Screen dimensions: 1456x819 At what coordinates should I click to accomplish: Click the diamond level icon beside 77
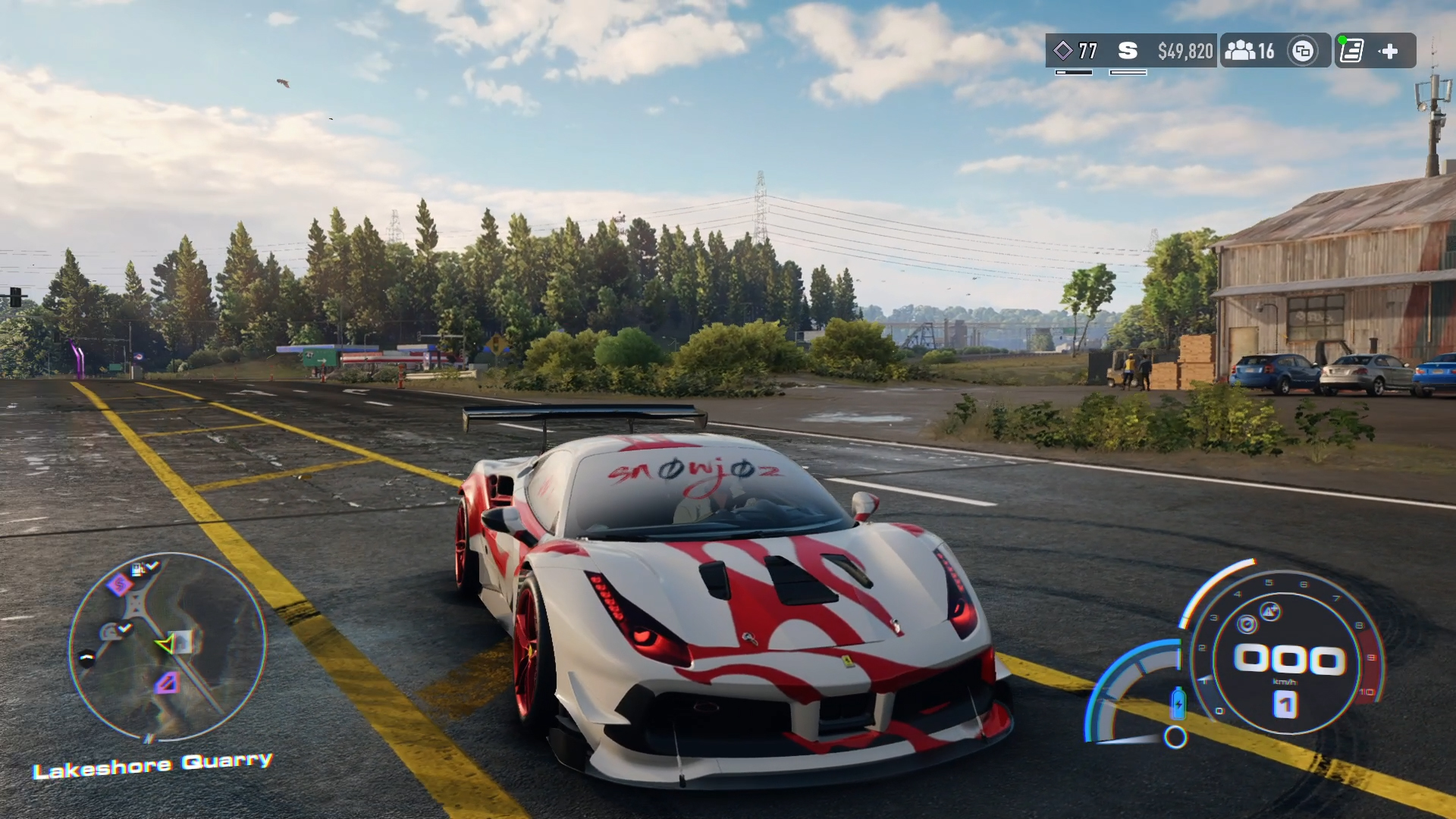click(1063, 51)
